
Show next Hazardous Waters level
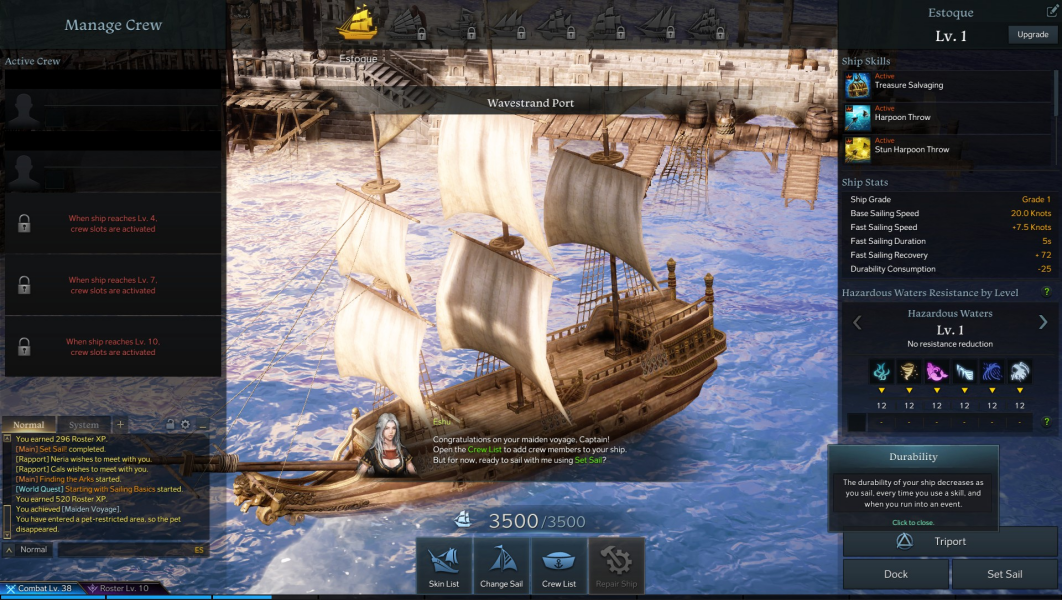(x=1043, y=322)
